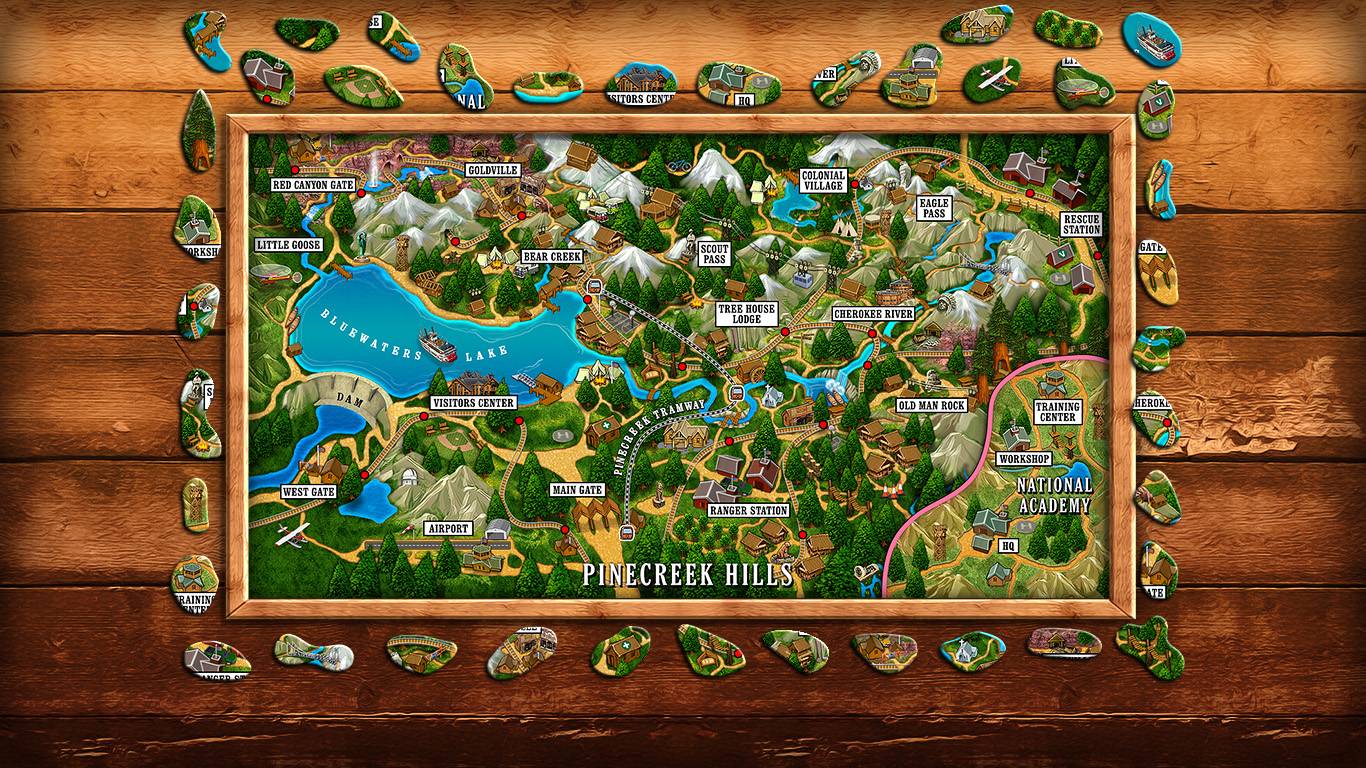Select the baseball field puzzle piece
This screenshot has height=768, width=1366.
(x=363, y=85)
